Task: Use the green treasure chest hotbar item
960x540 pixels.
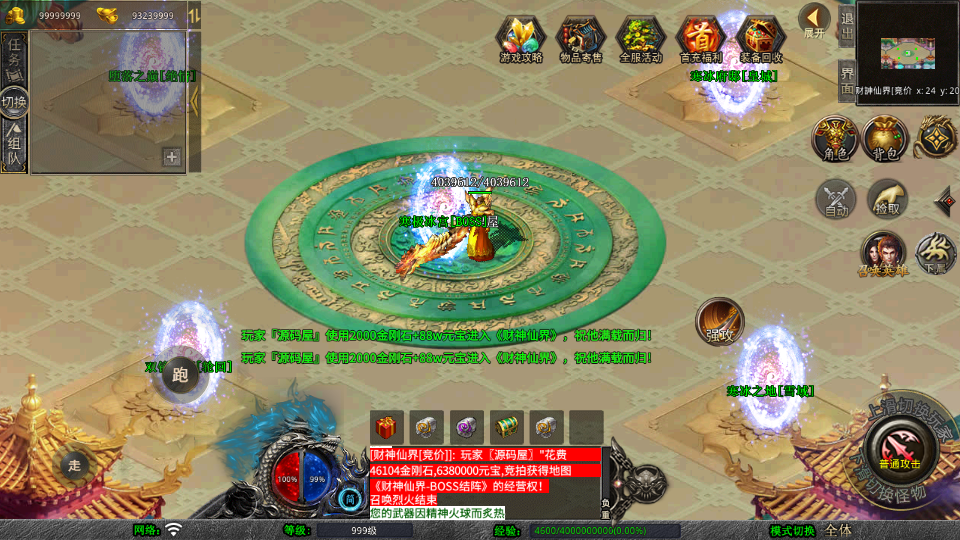Action: (507, 426)
